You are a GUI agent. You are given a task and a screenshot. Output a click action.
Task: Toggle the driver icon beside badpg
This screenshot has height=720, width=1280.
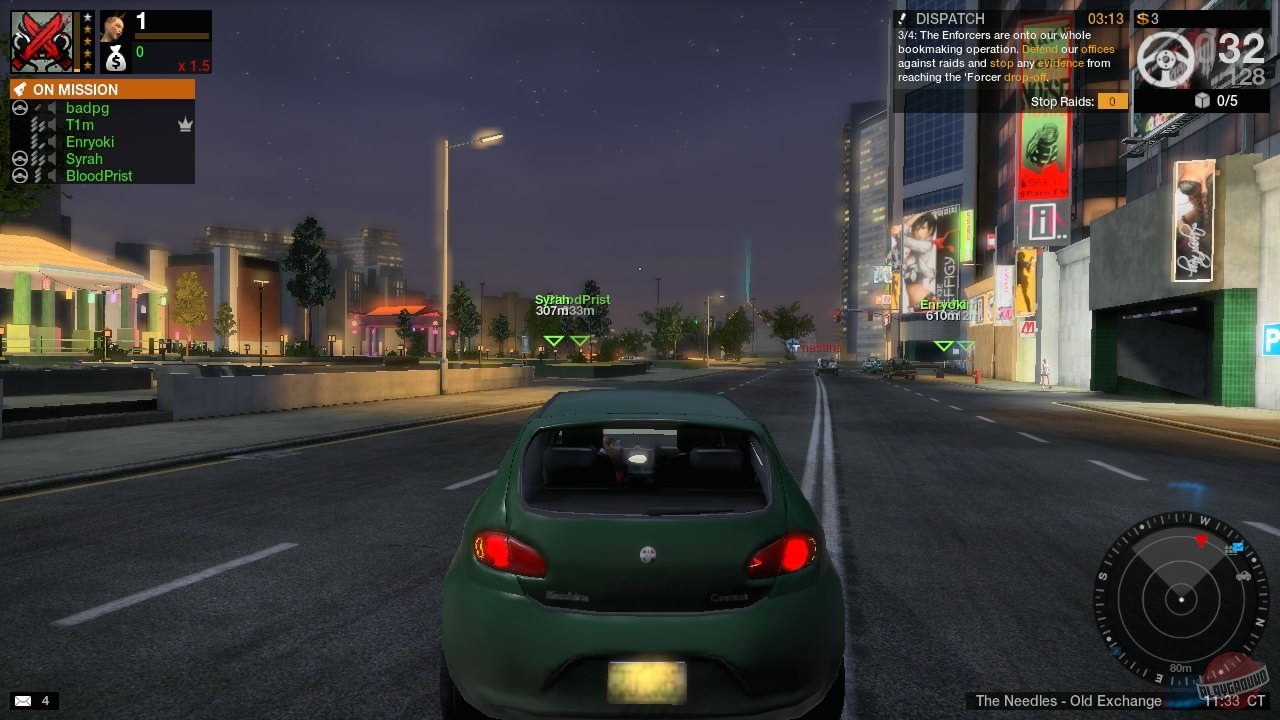tap(20, 106)
